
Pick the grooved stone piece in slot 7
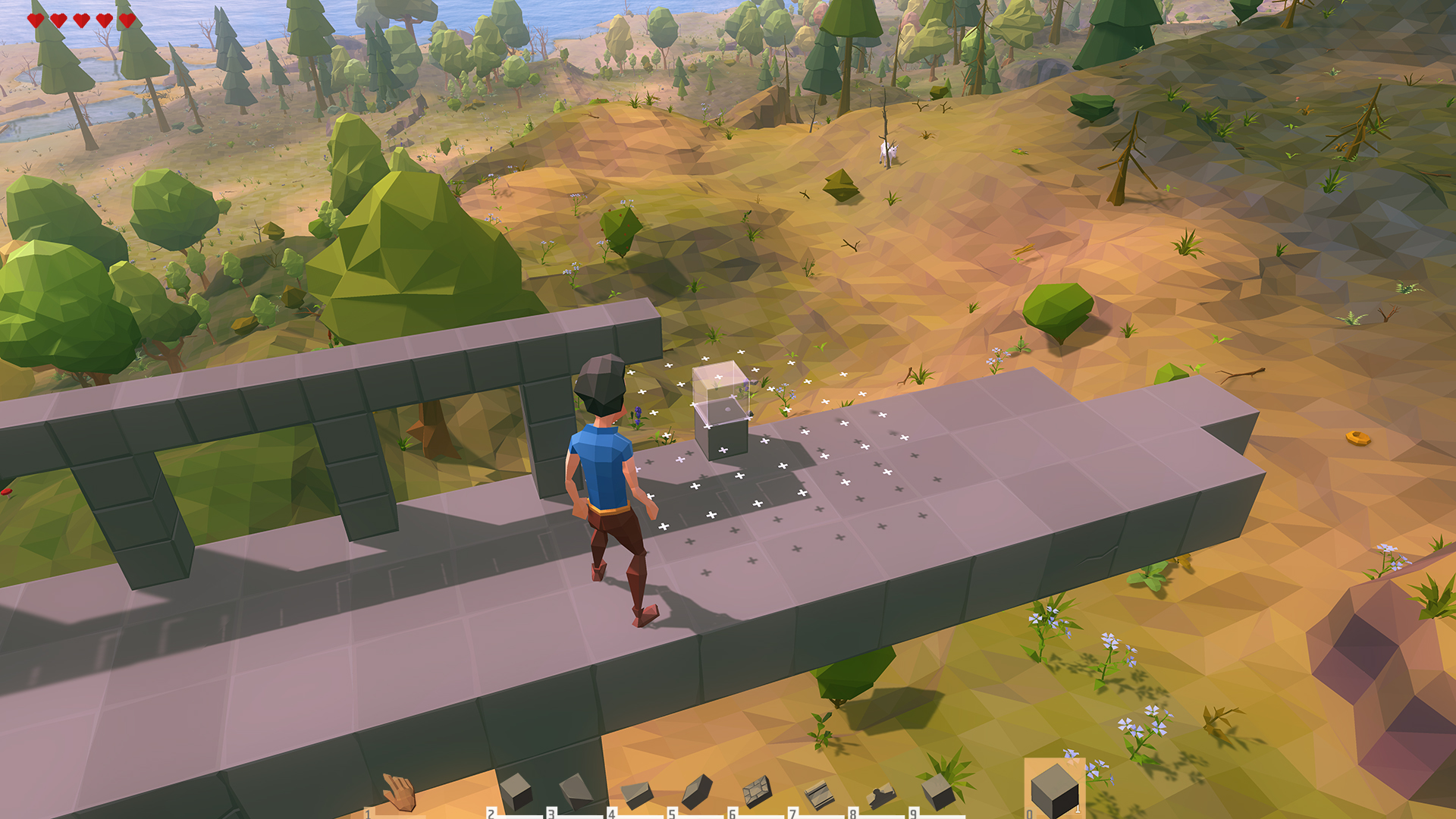(818, 795)
